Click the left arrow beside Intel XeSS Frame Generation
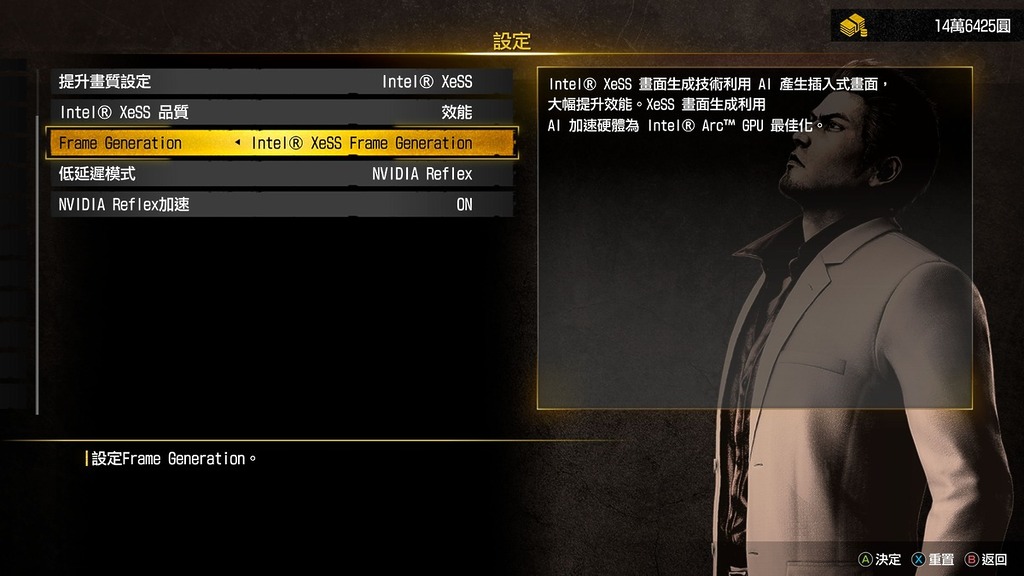This screenshot has width=1024, height=576. [237, 143]
